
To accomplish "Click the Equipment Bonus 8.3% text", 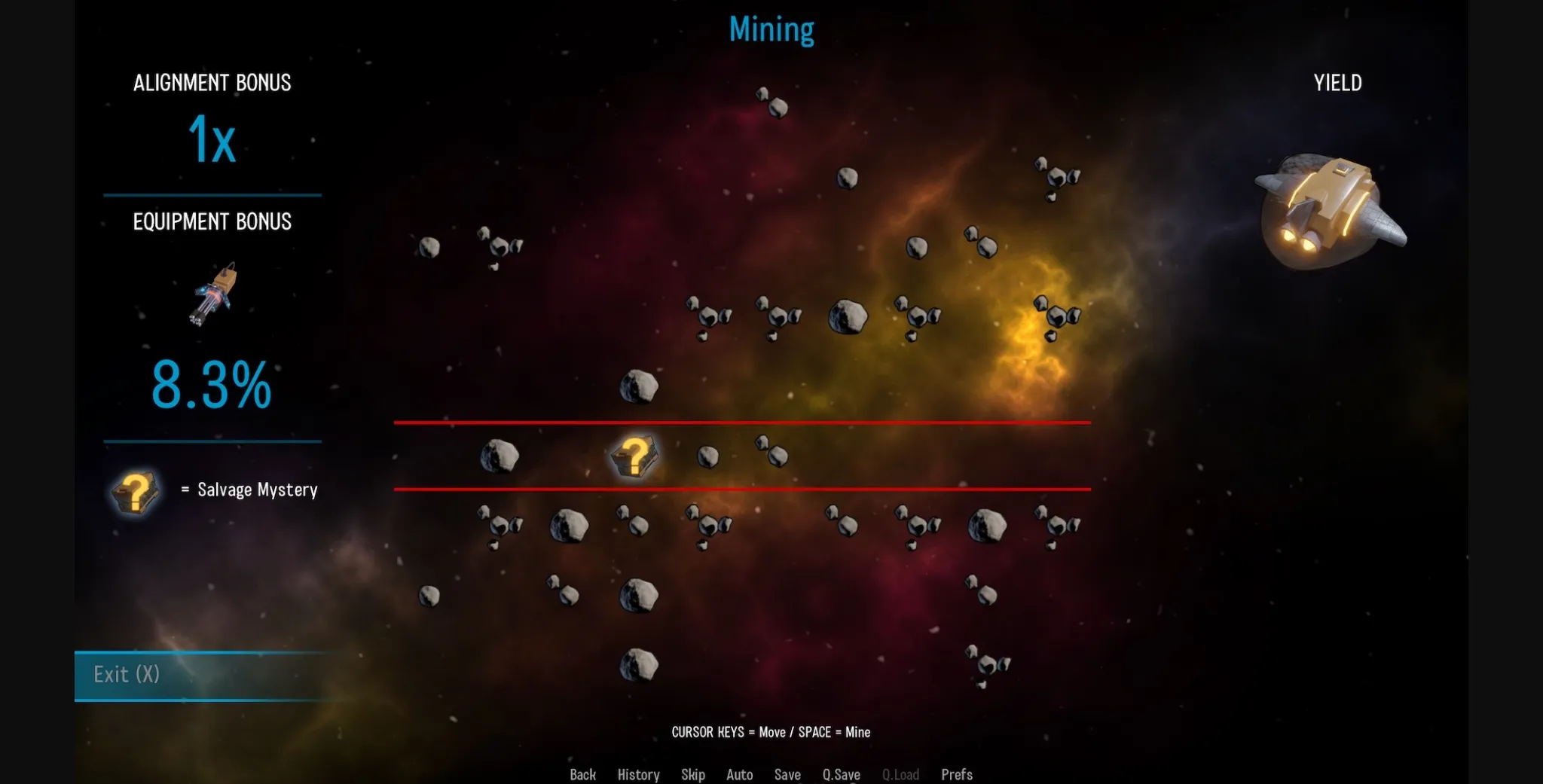I will (212, 386).
